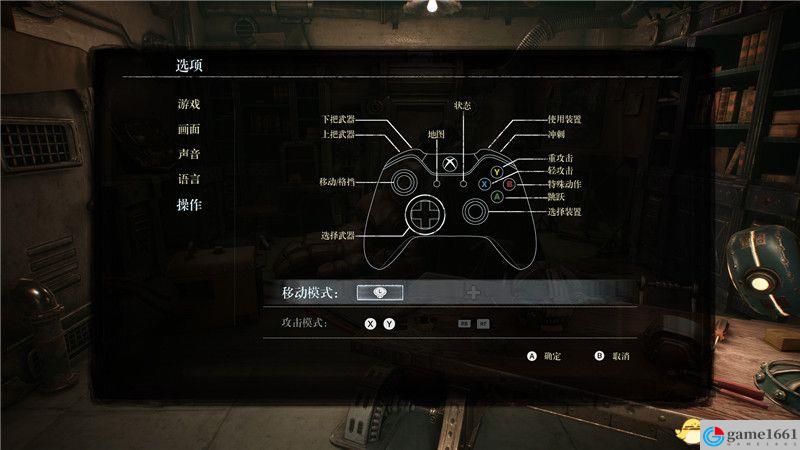
Task: Open the 游戏 (Game) options section
Action: 189,104
